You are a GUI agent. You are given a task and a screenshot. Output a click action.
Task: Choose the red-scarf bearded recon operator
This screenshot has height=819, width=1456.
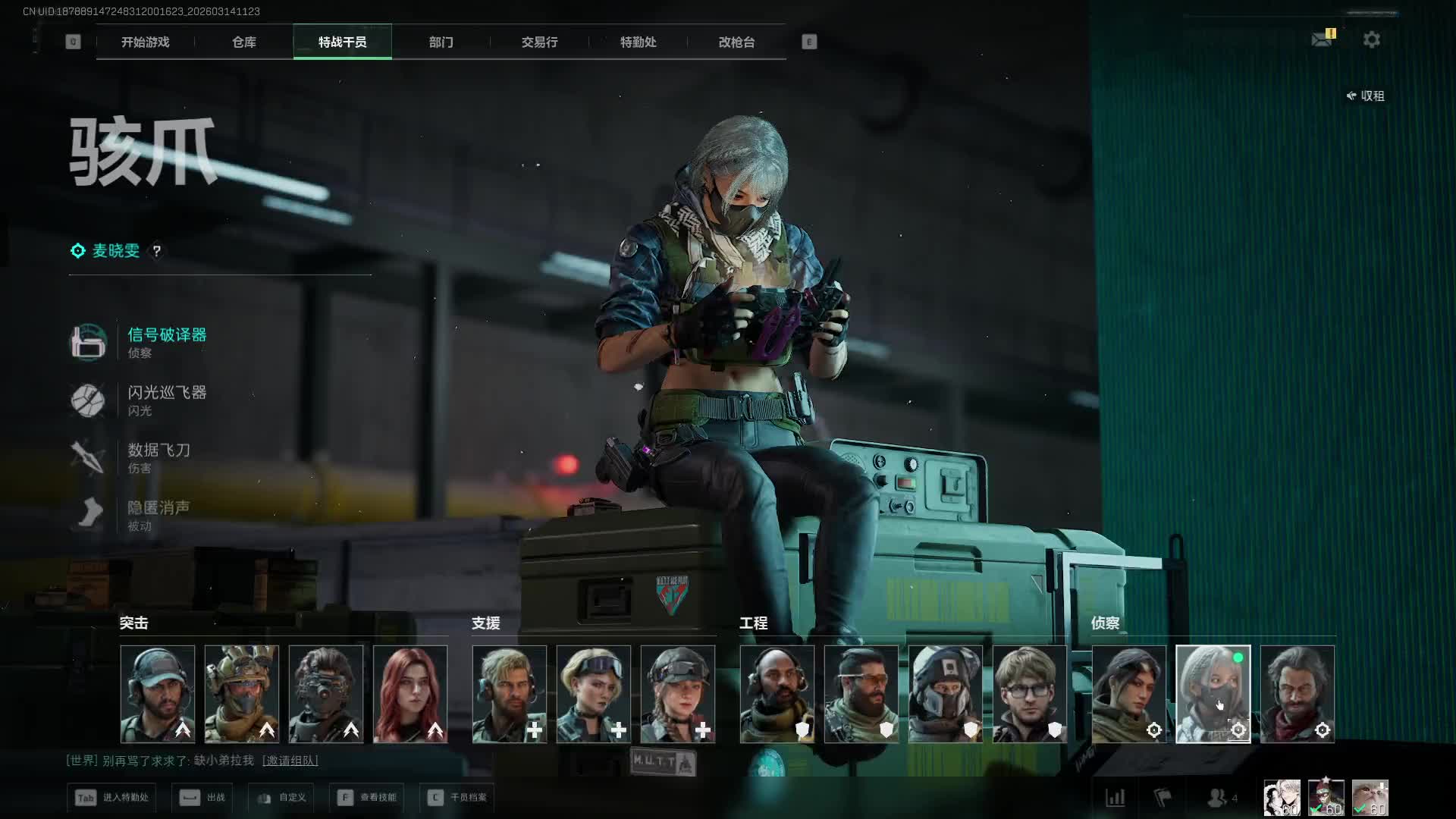tap(1297, 694)
